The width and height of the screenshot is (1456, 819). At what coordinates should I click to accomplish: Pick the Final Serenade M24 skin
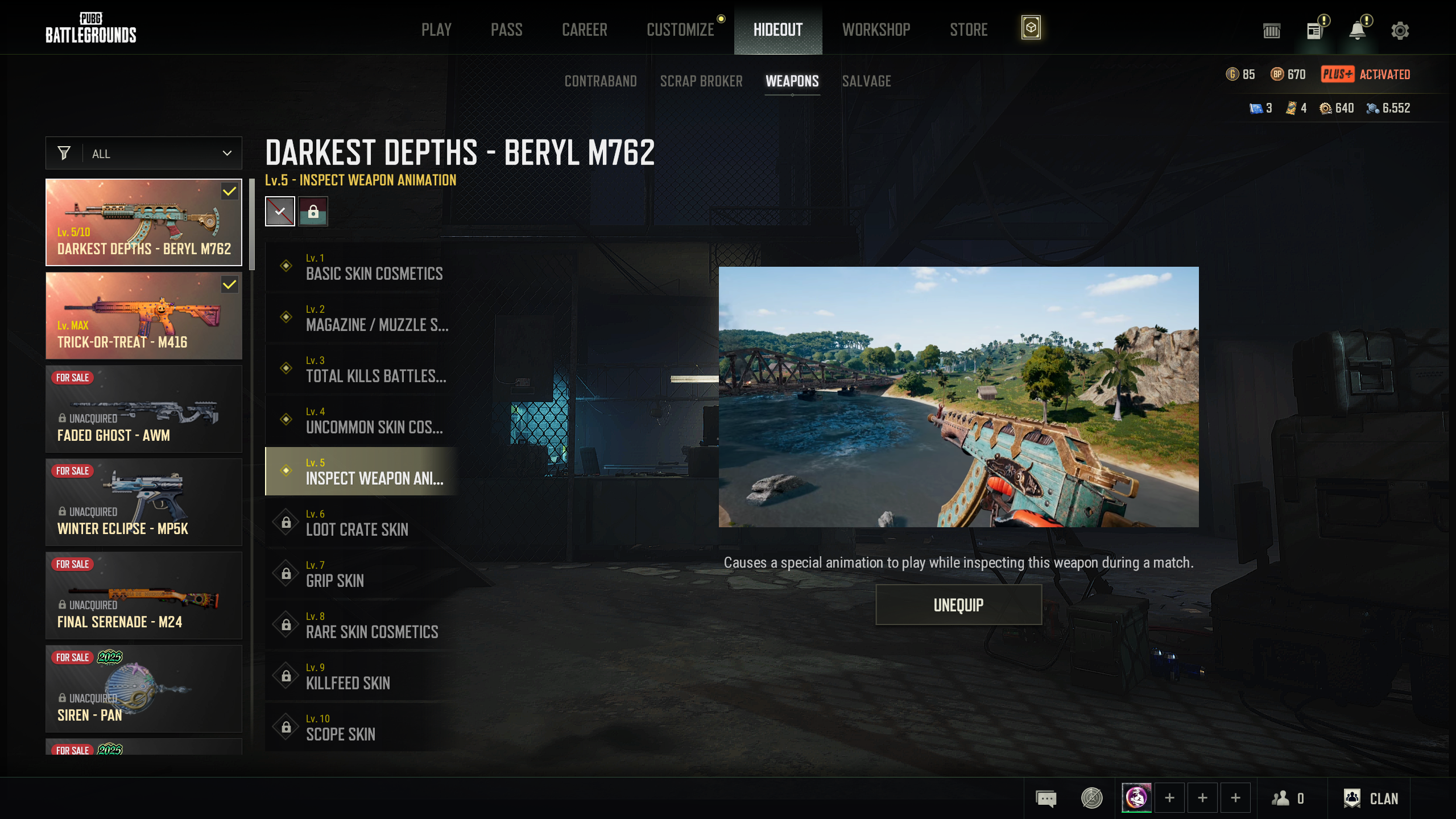[144, 595]
